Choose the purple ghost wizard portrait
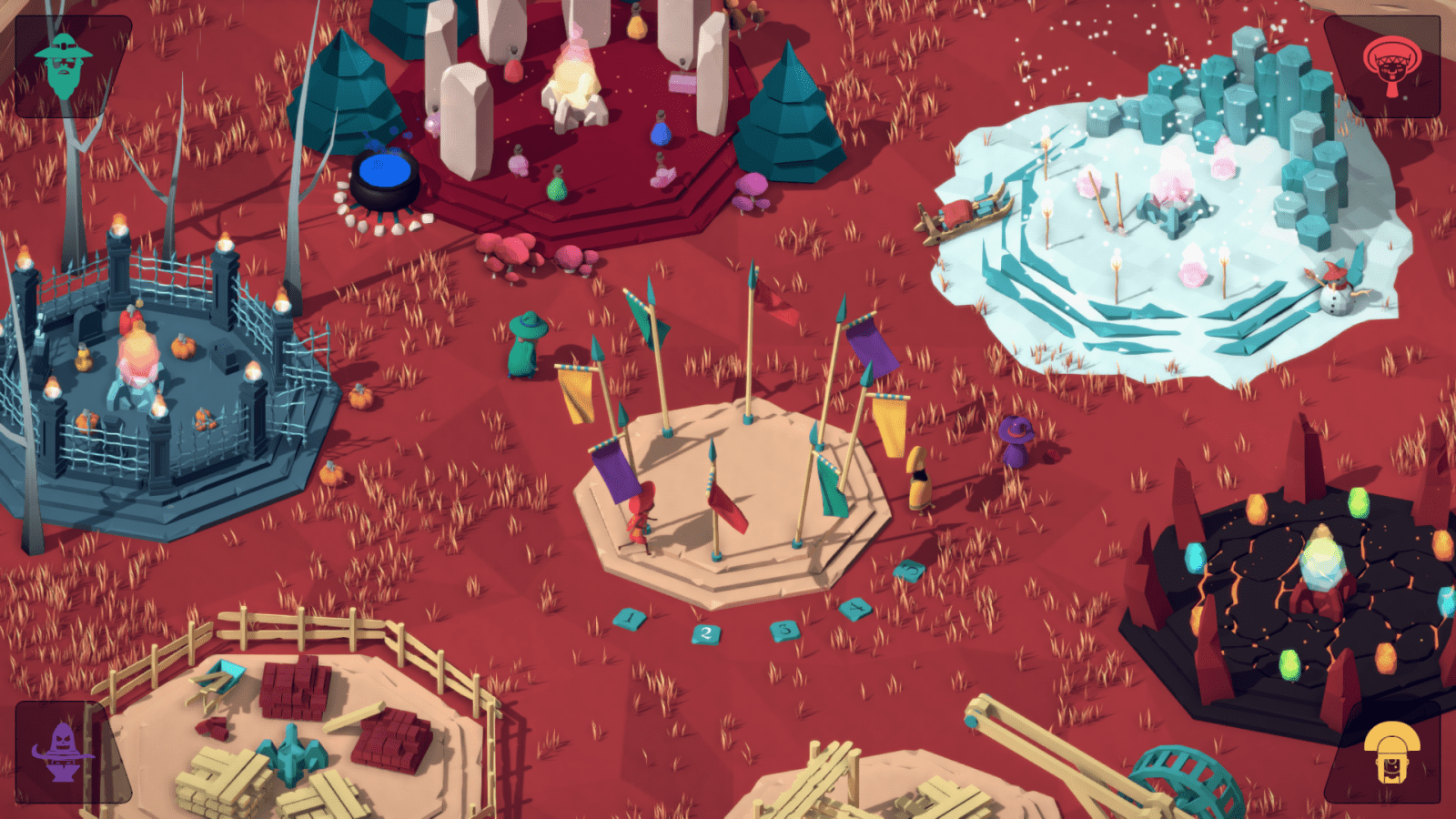 pyautogui.click(x=62, y=752)
